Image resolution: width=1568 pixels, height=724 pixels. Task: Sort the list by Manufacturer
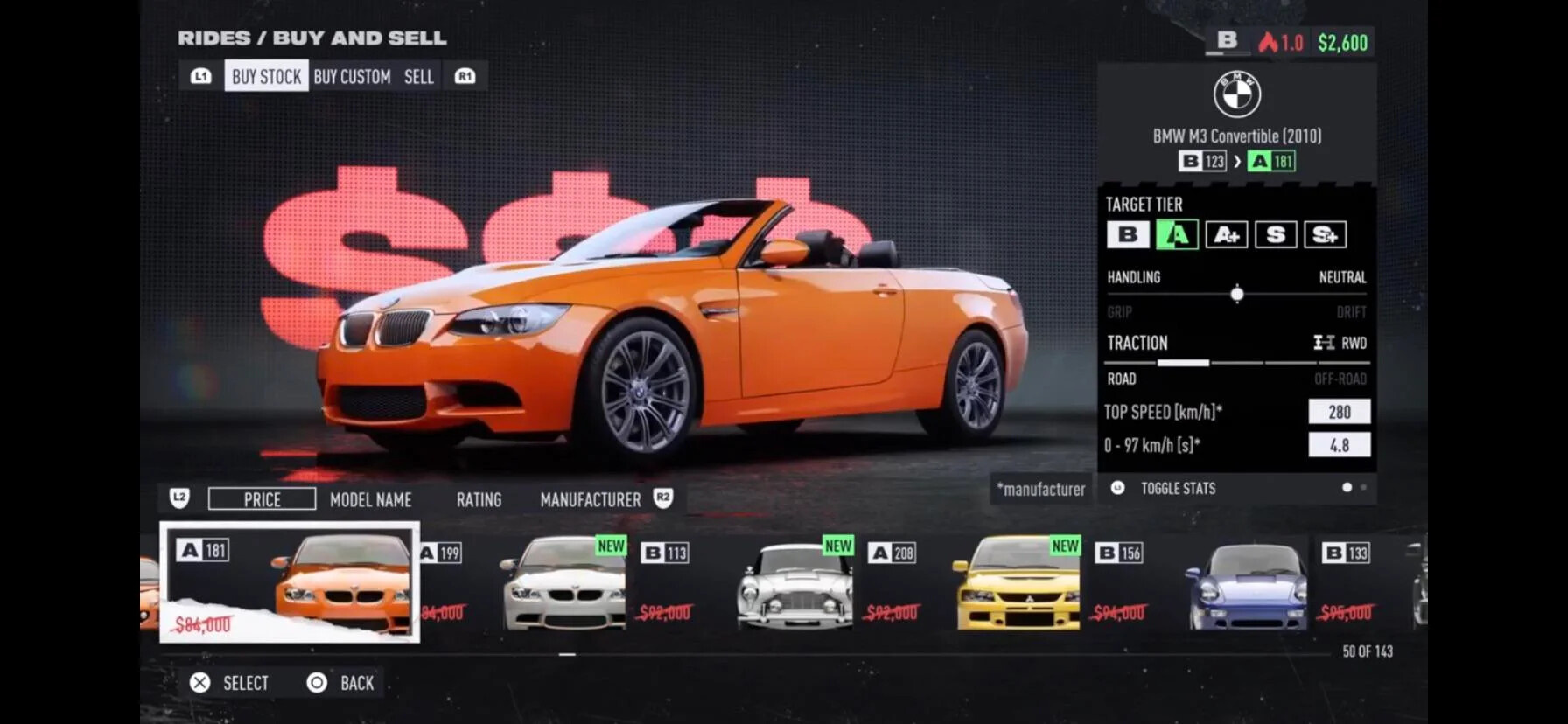tap(590, 499)
